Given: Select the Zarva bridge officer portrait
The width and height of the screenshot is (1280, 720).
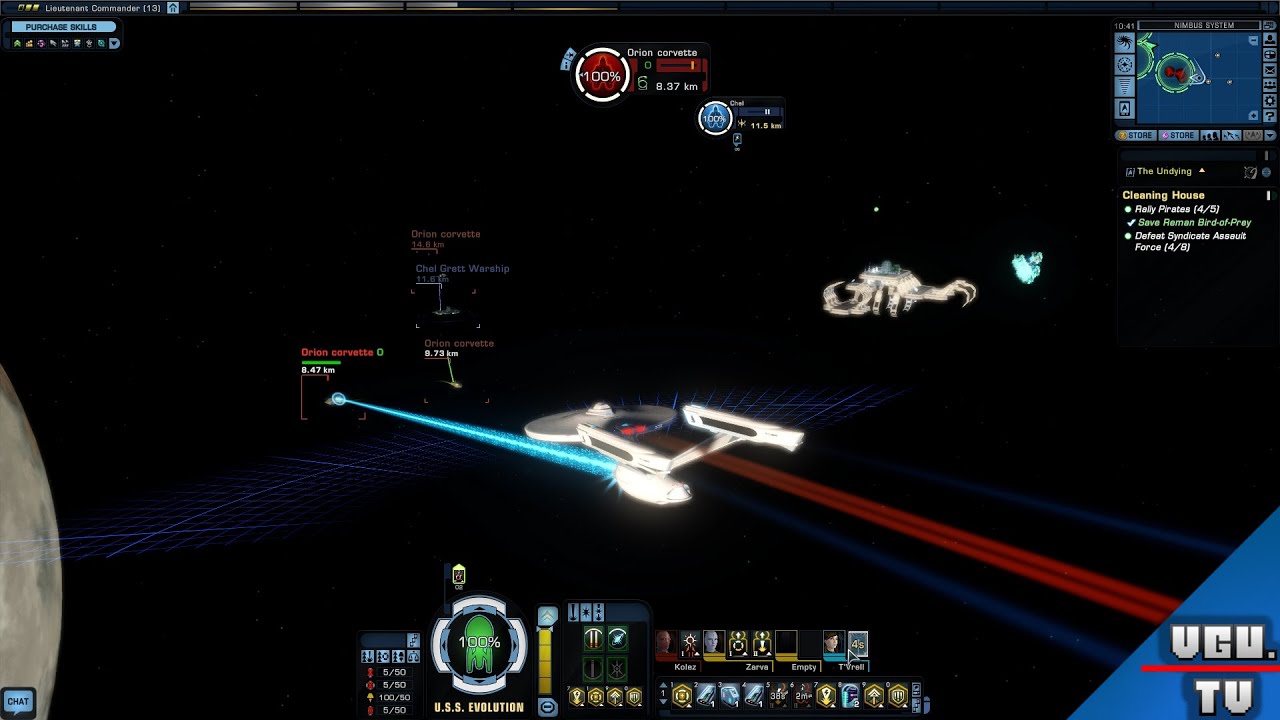Looking at the screenshot, I should click(713, 644).
